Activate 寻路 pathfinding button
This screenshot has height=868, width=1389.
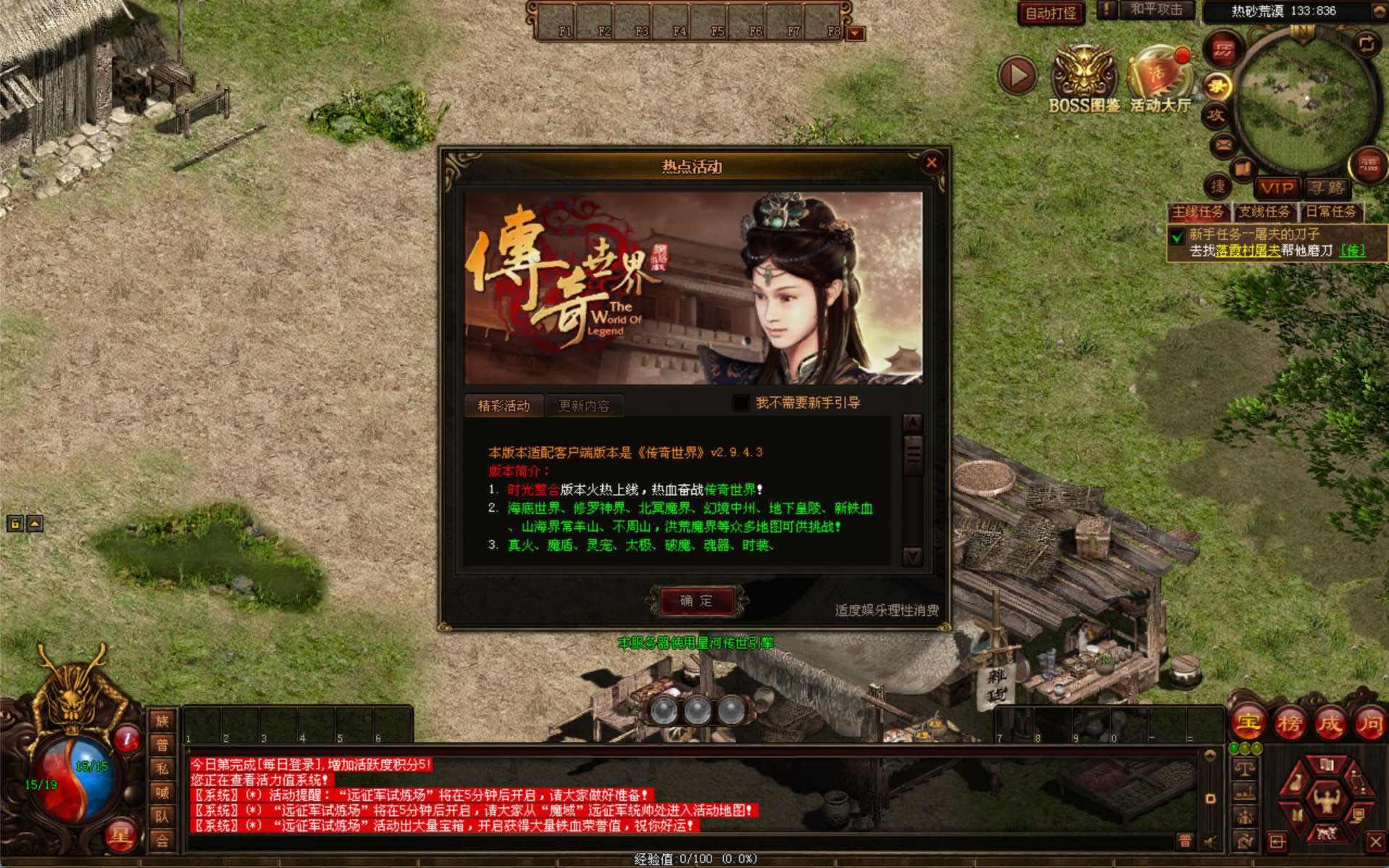pos(1326,188)
